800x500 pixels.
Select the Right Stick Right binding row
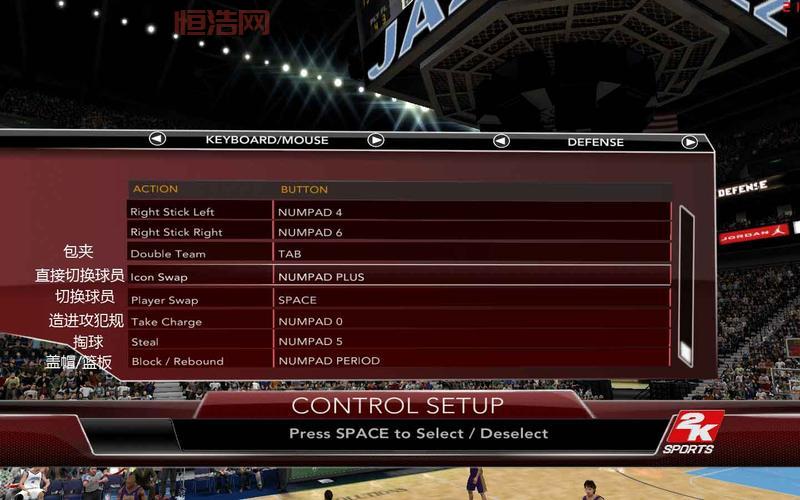[x=398, y=232]
